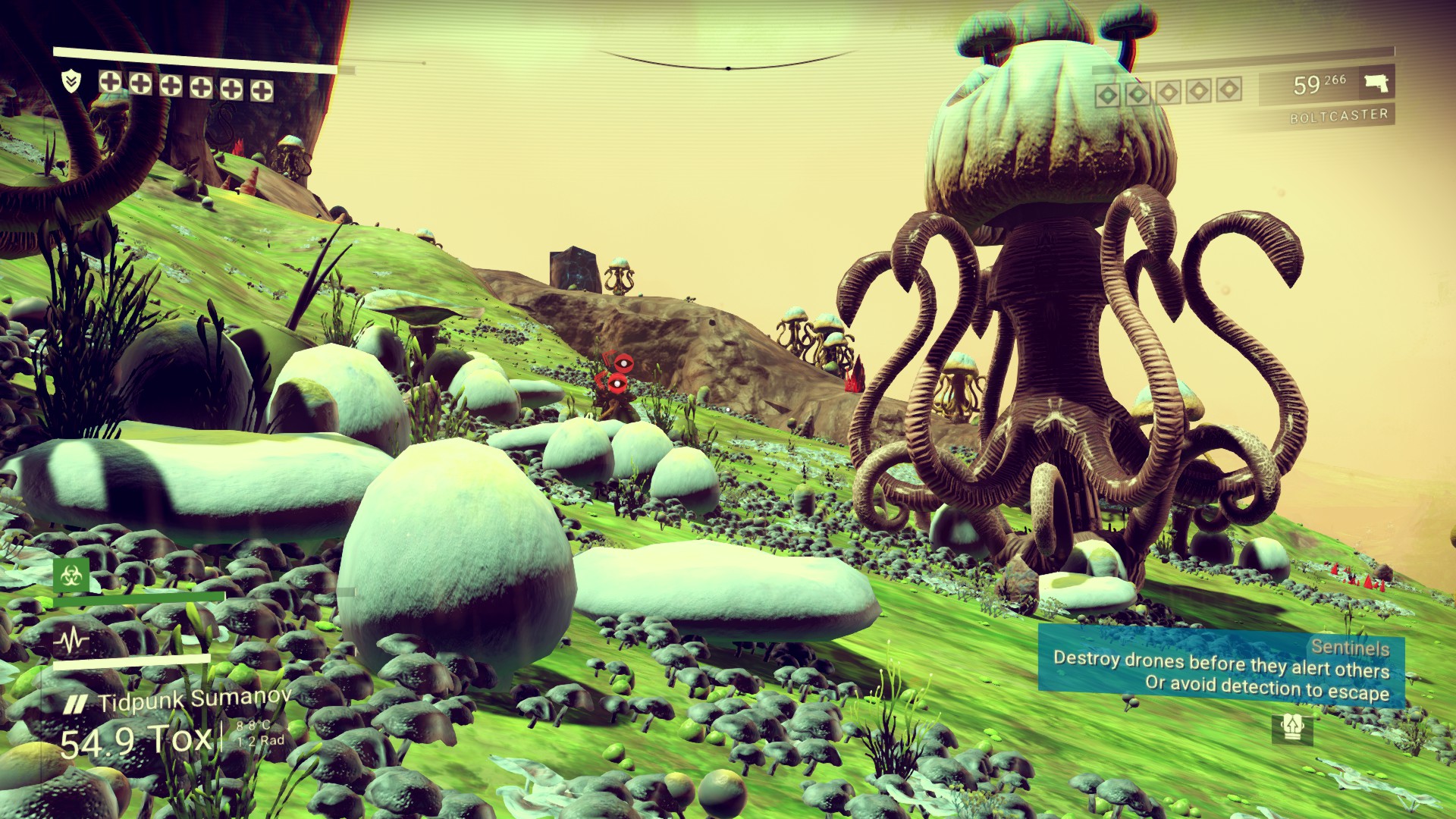
Task: Click the small icon below the Sentinels notification
Action: tap(1291, 729)
